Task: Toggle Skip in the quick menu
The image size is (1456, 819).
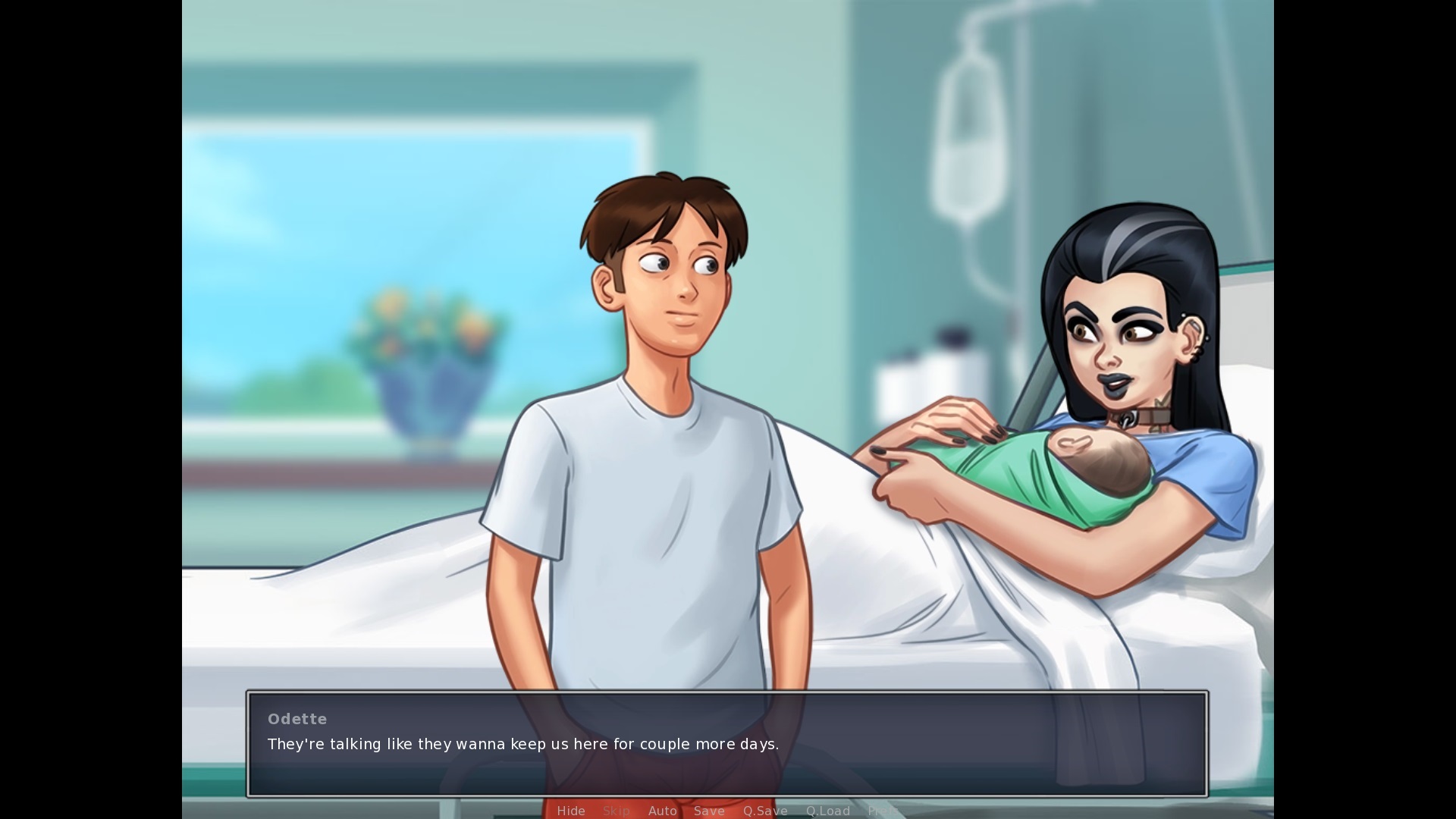Action: pyautogui.click(x=616, y=811)
